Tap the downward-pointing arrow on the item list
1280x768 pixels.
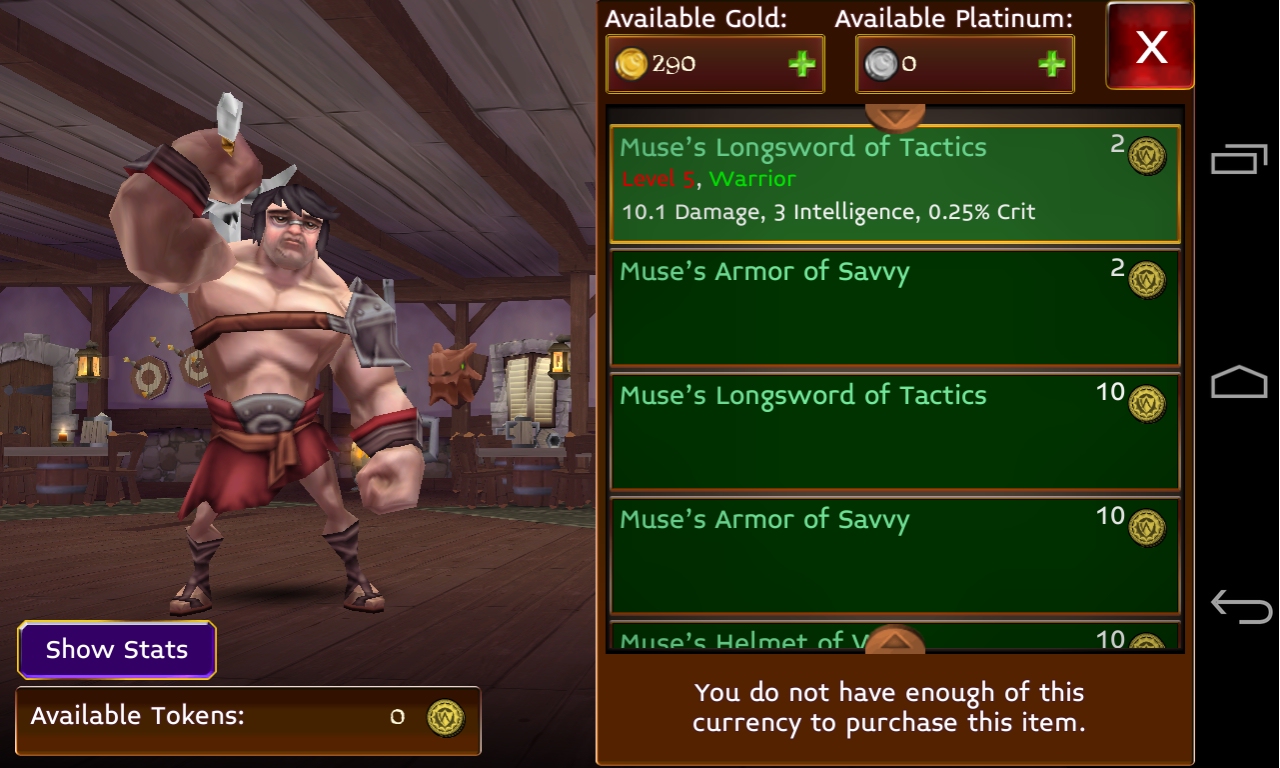click(895, 116)
